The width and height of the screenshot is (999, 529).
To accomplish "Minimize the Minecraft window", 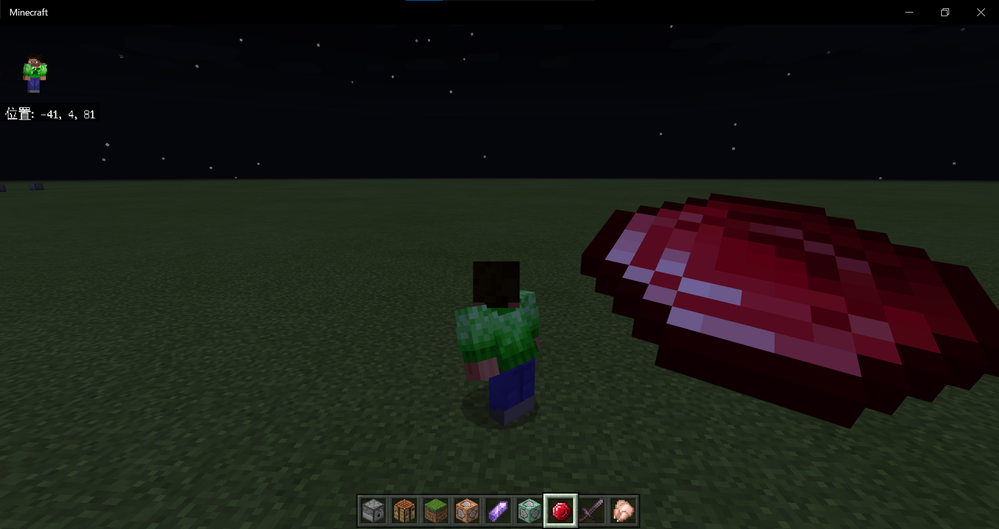I will pyautogui.click(x=909, y=12).
